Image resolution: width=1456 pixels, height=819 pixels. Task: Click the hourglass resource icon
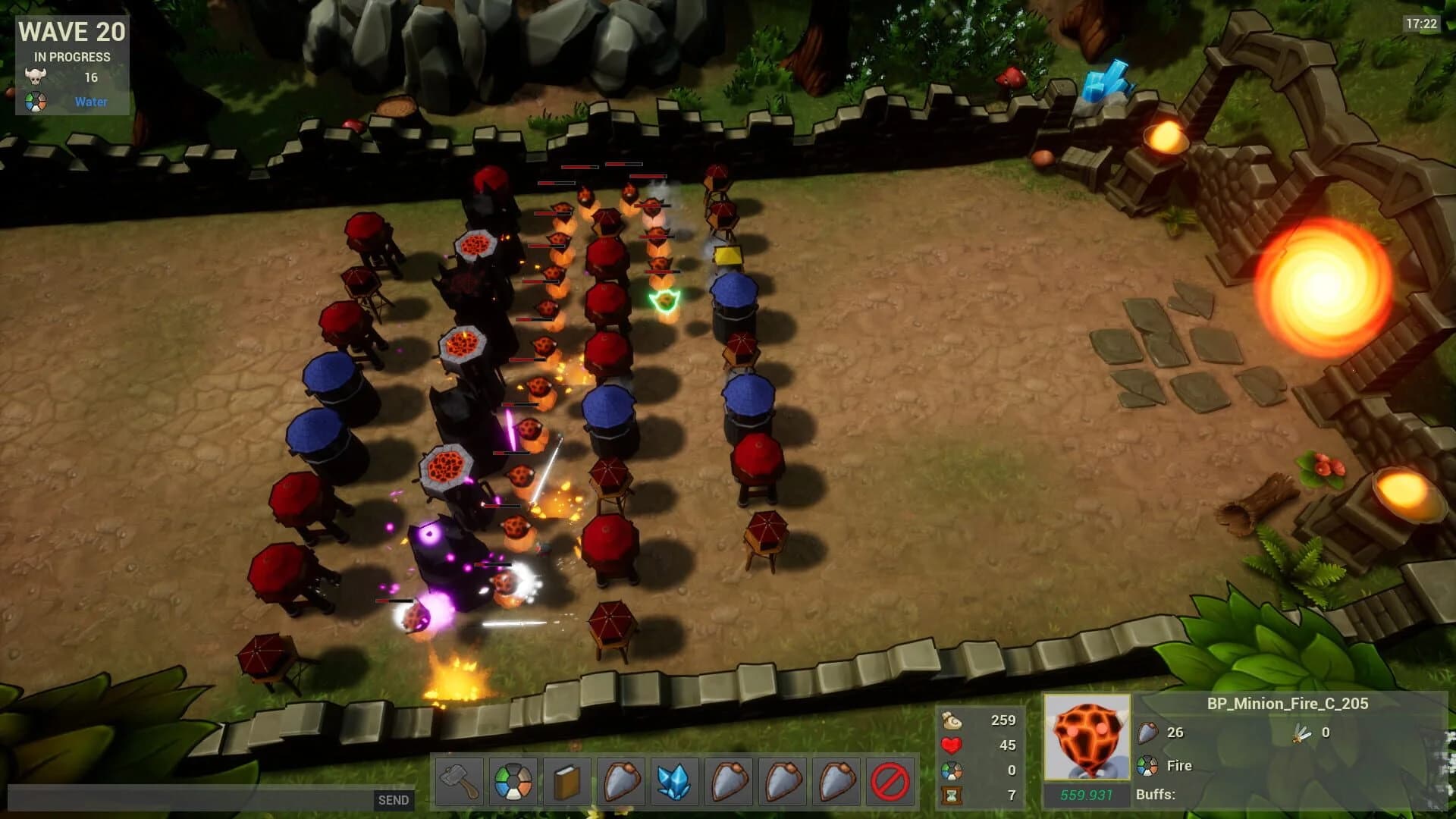[950, 794]
